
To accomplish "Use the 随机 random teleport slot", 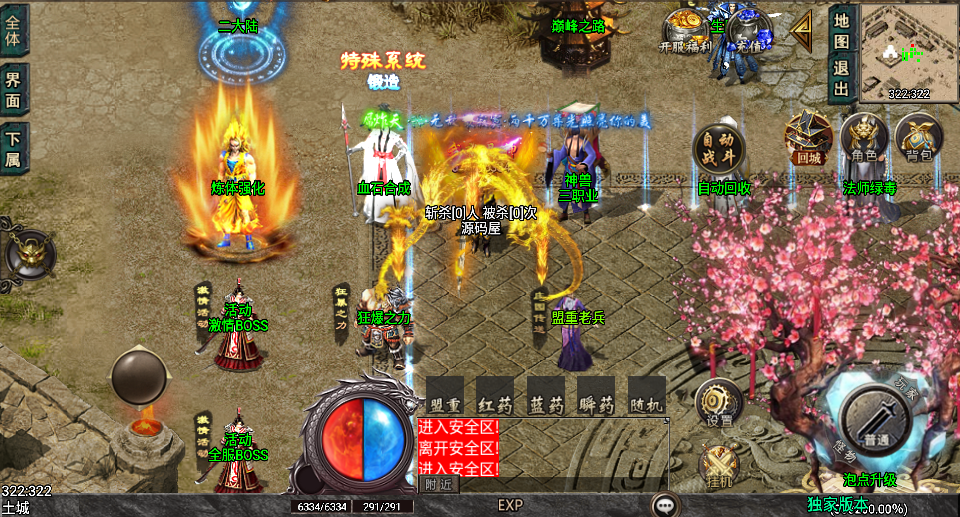I will [x=647, y=395].
